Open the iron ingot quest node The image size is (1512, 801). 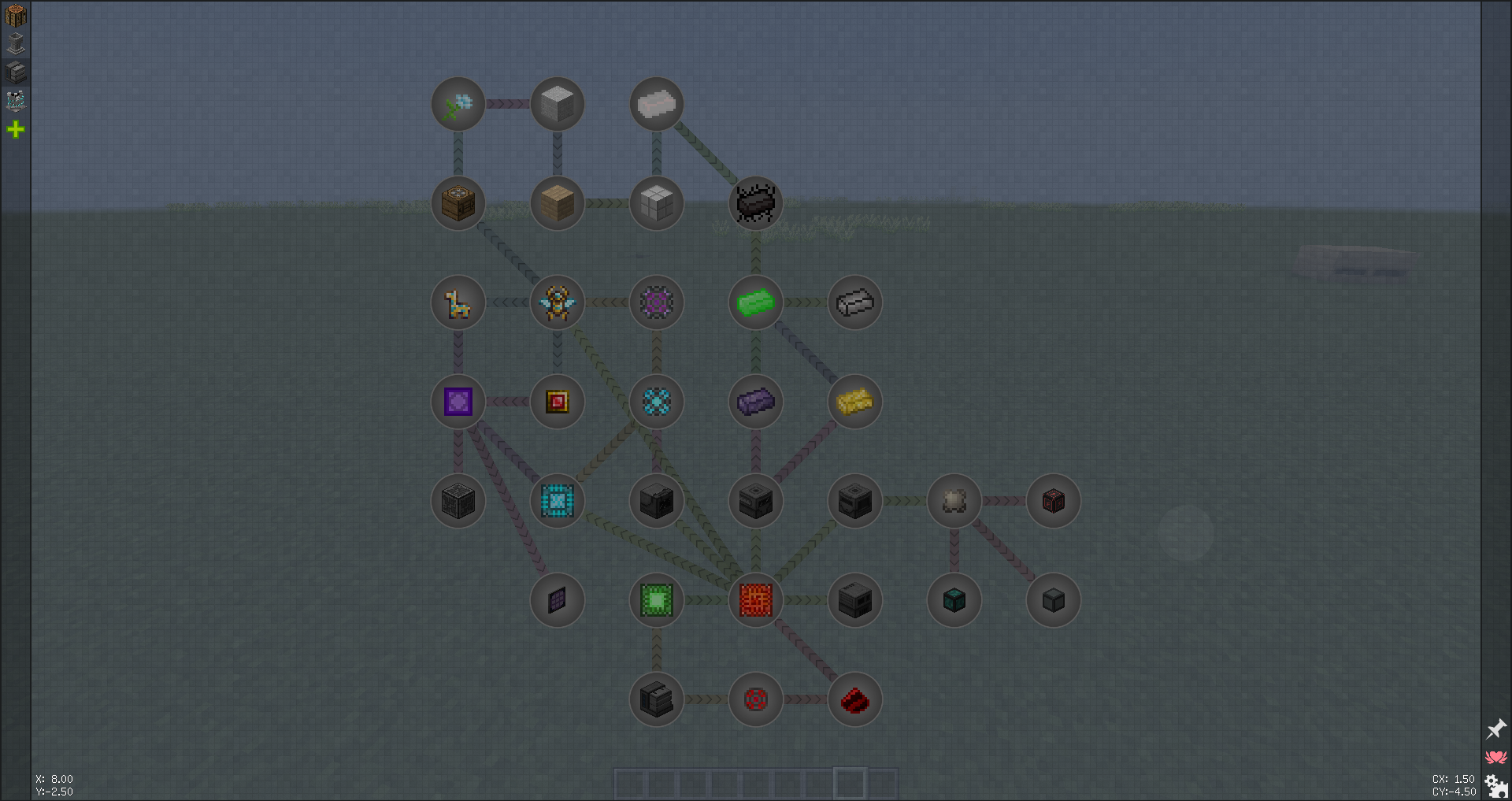854,302
